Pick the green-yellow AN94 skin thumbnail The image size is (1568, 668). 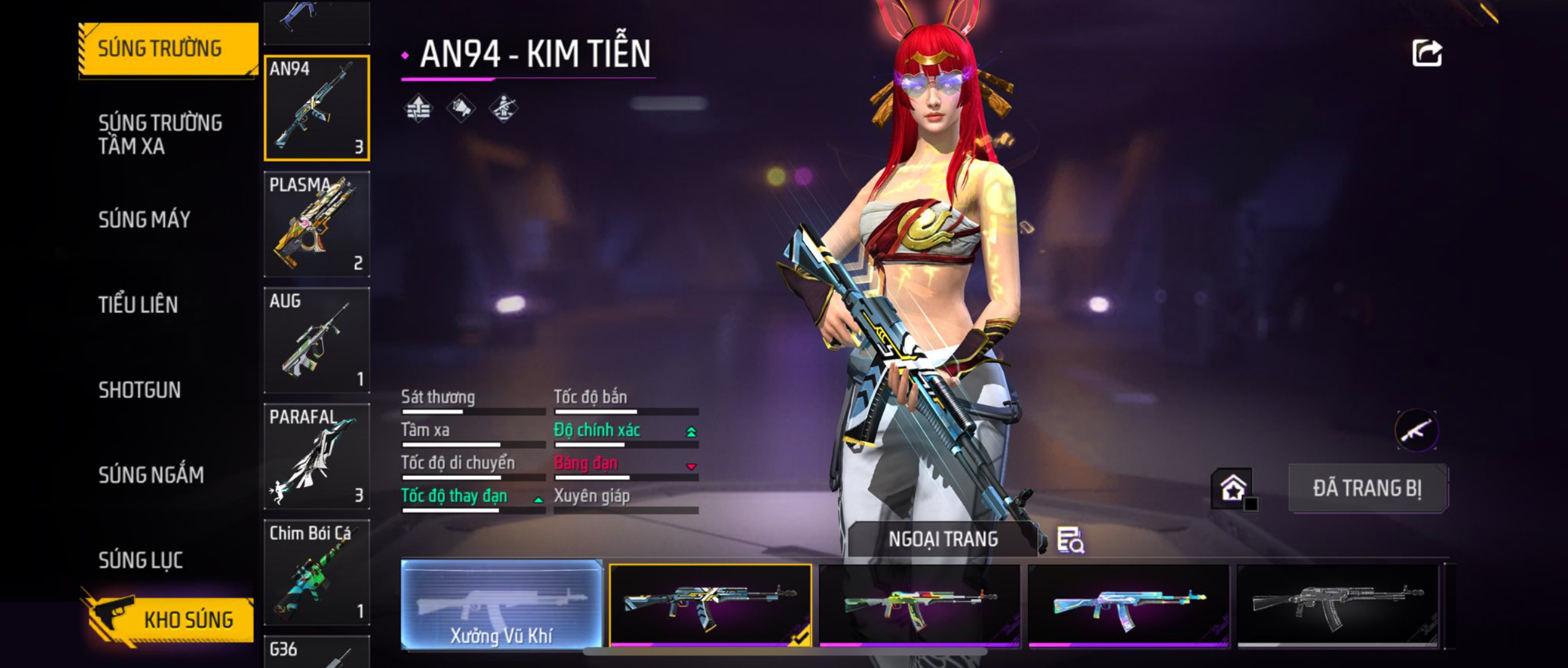[x=919, y=605]
